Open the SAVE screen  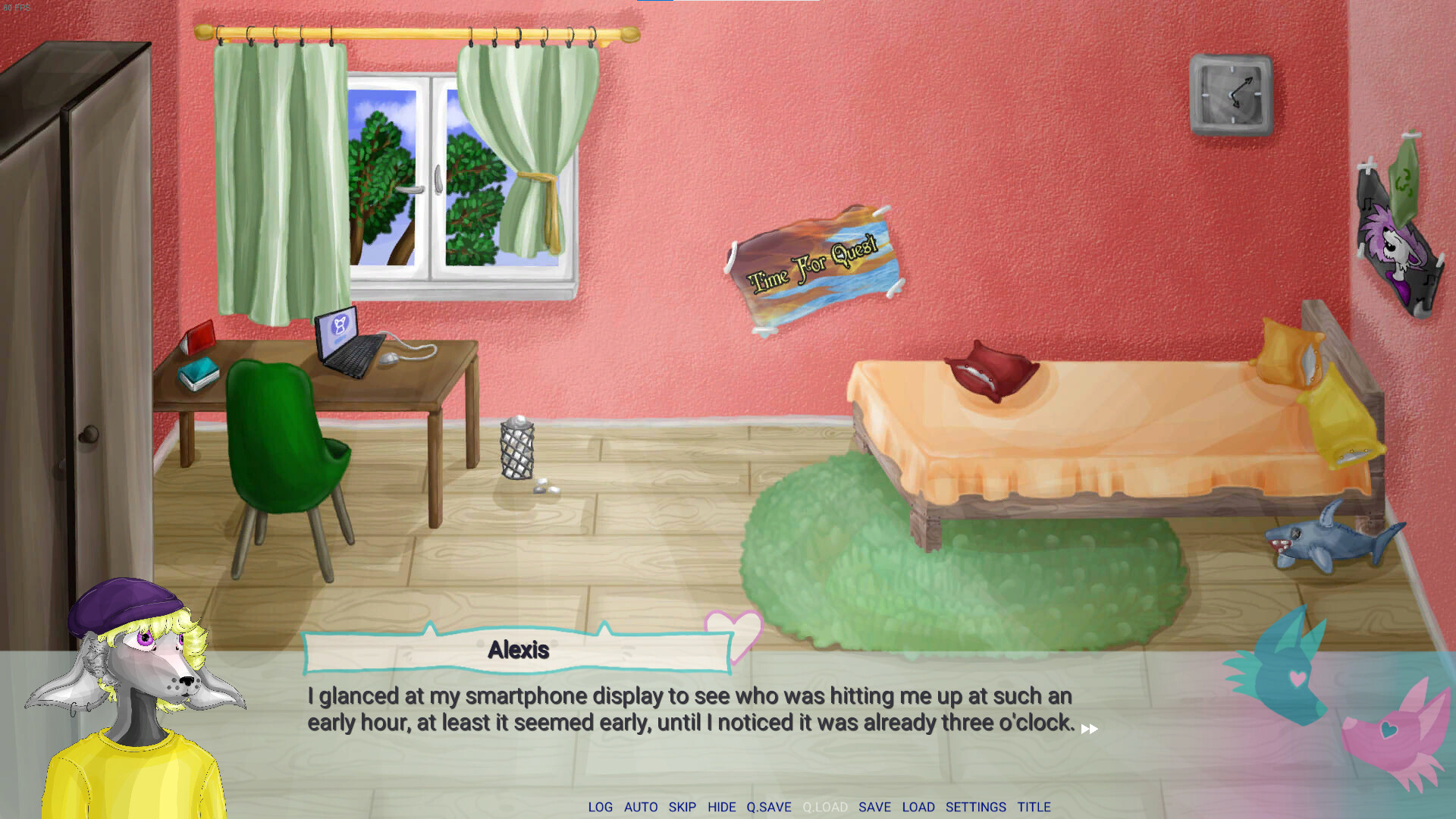pos(875,807)
